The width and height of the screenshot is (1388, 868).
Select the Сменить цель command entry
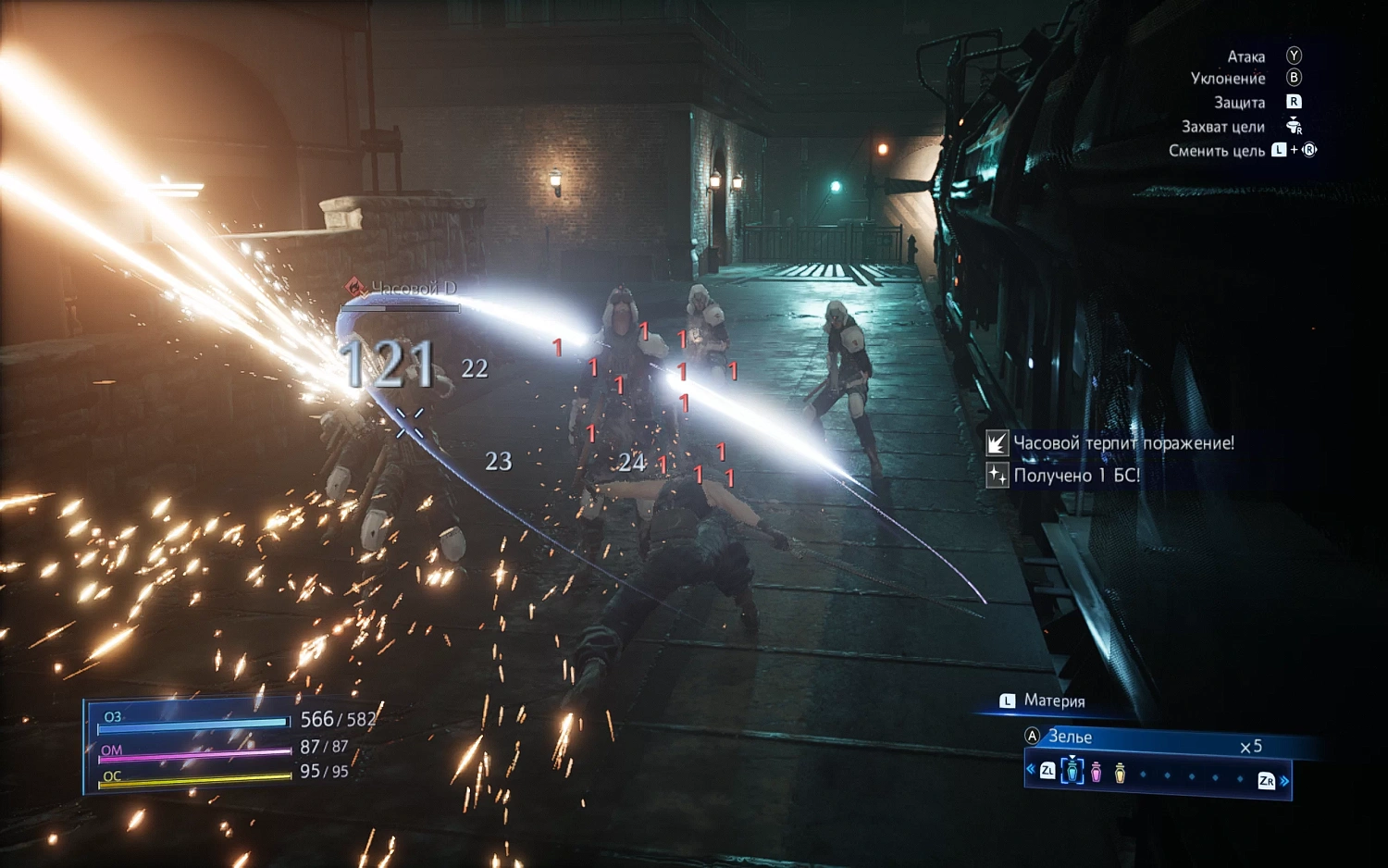pyautogui.click(x=1218, y=150)
